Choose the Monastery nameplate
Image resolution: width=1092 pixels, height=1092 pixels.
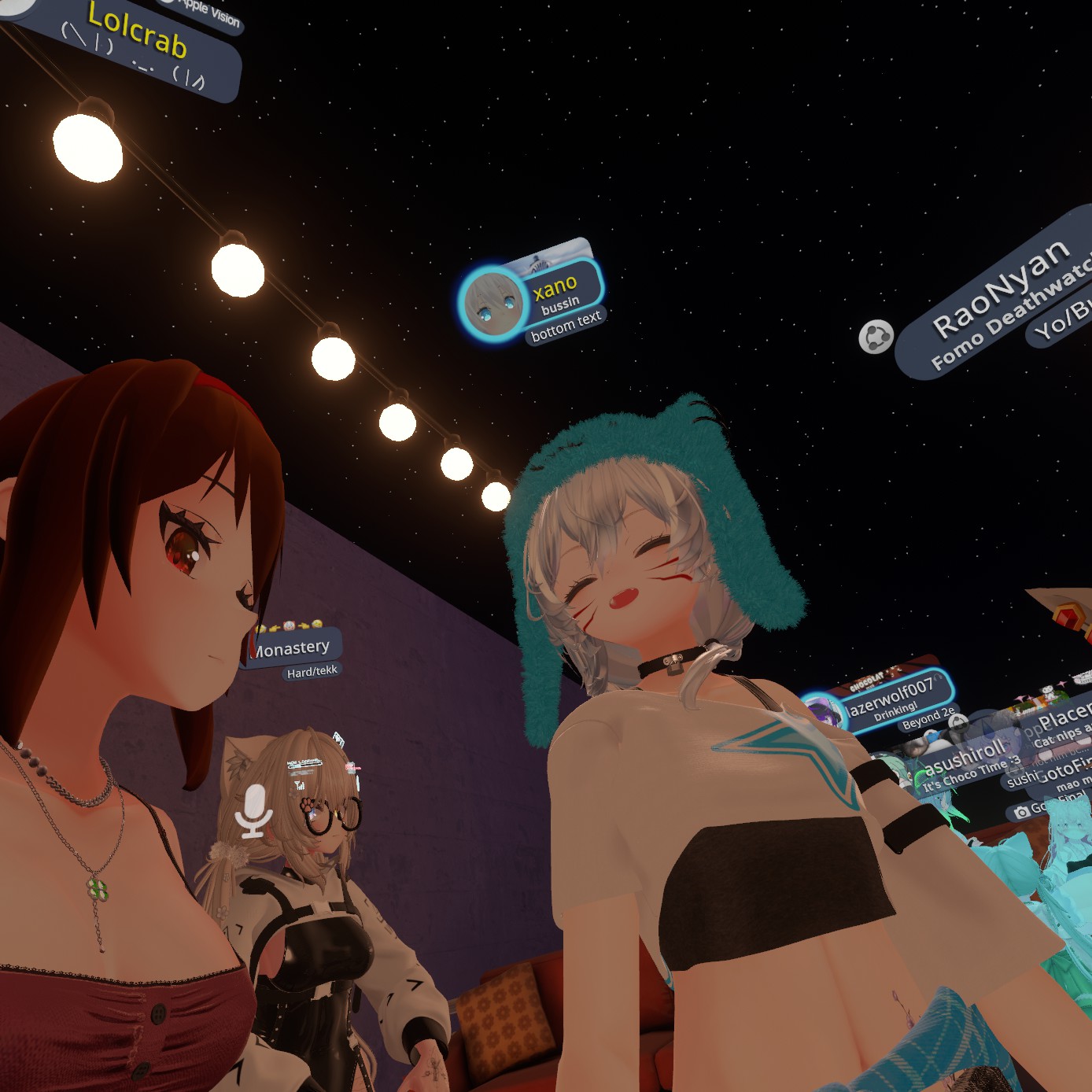293,648
